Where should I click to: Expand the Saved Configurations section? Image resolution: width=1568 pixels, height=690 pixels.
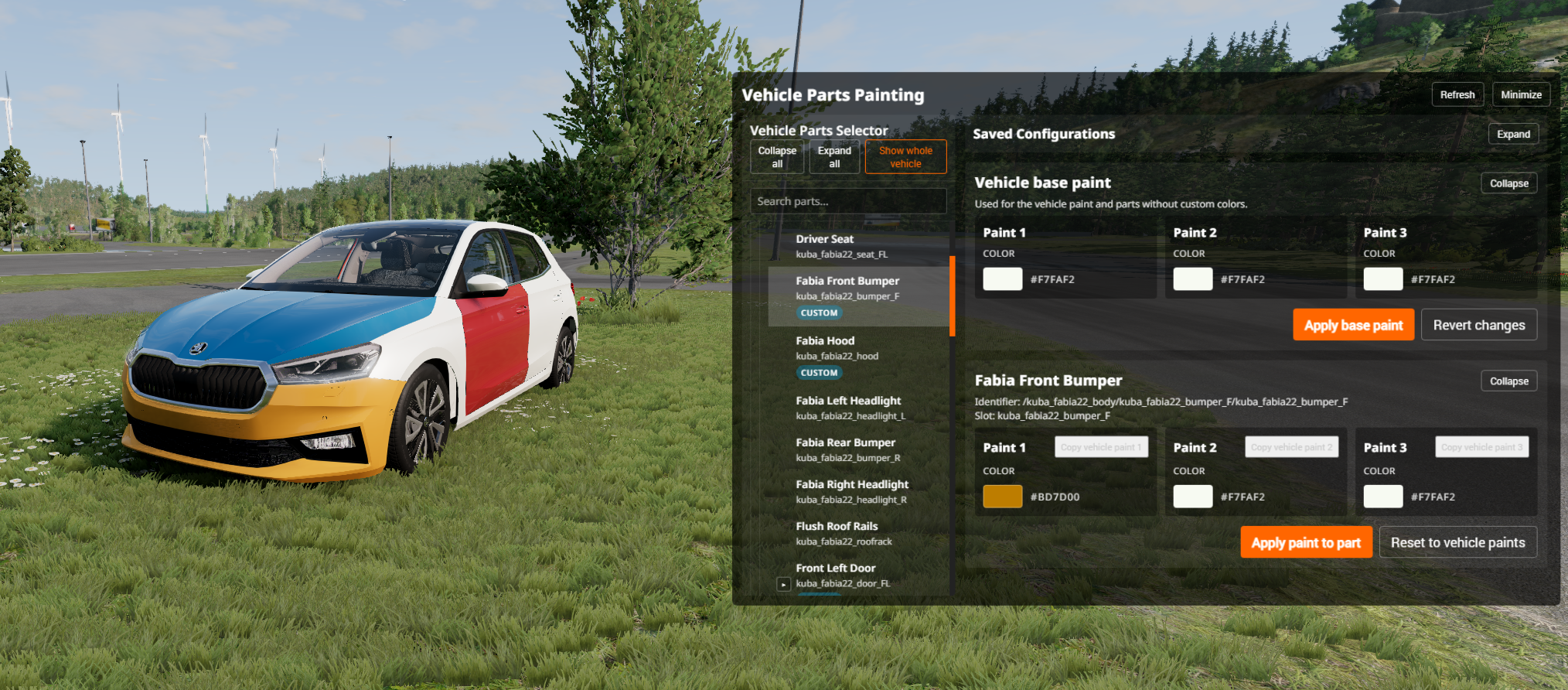point(1513,134)
